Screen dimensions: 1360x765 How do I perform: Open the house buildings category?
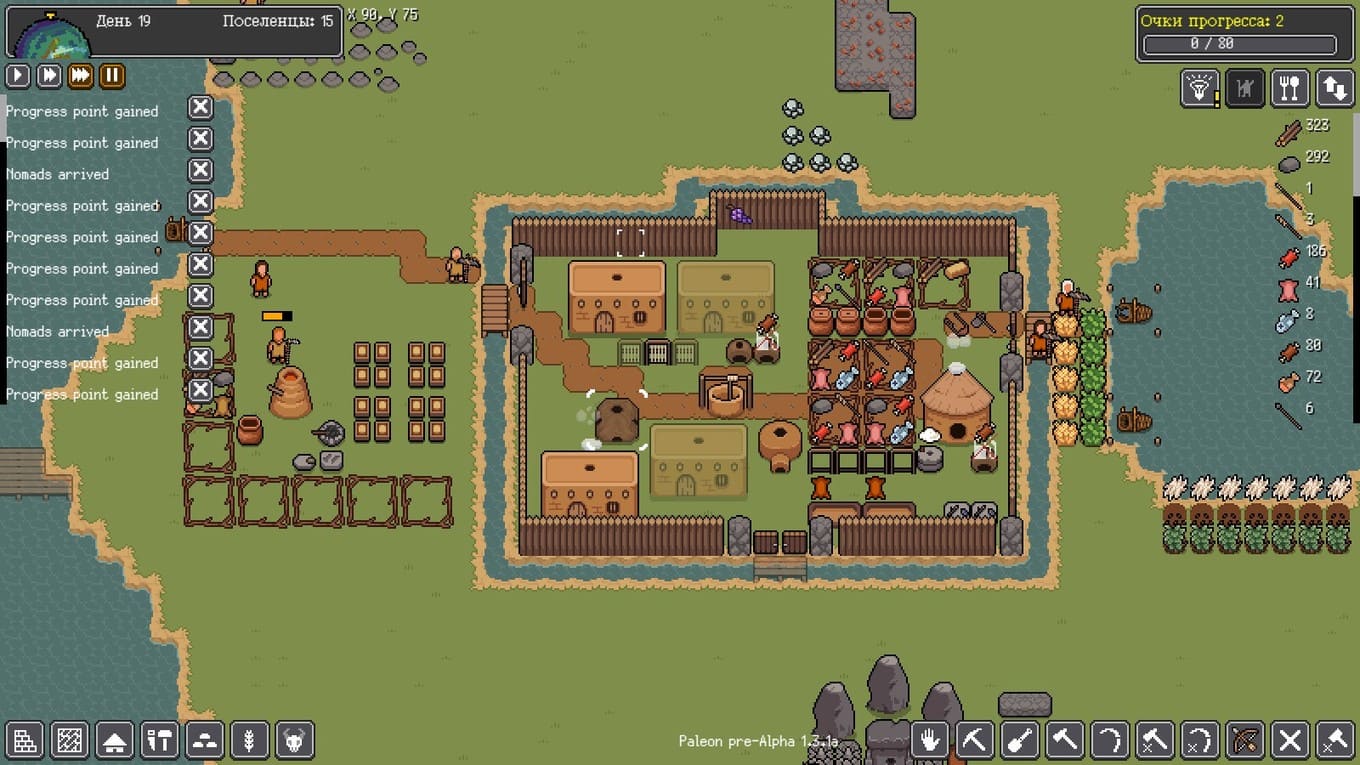click(x=115, y=740)
